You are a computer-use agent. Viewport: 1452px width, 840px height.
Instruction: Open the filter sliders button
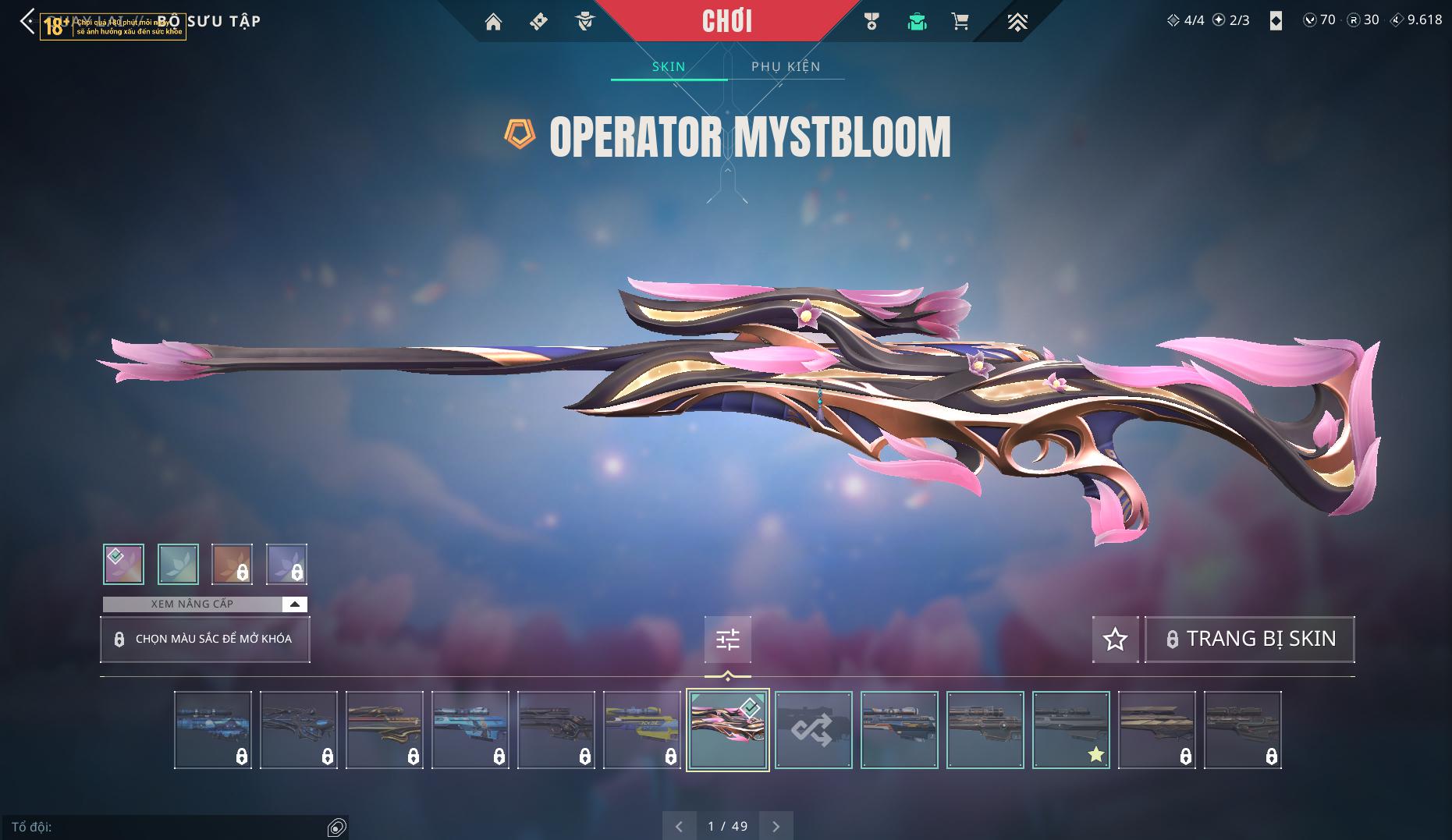[727, 640]
